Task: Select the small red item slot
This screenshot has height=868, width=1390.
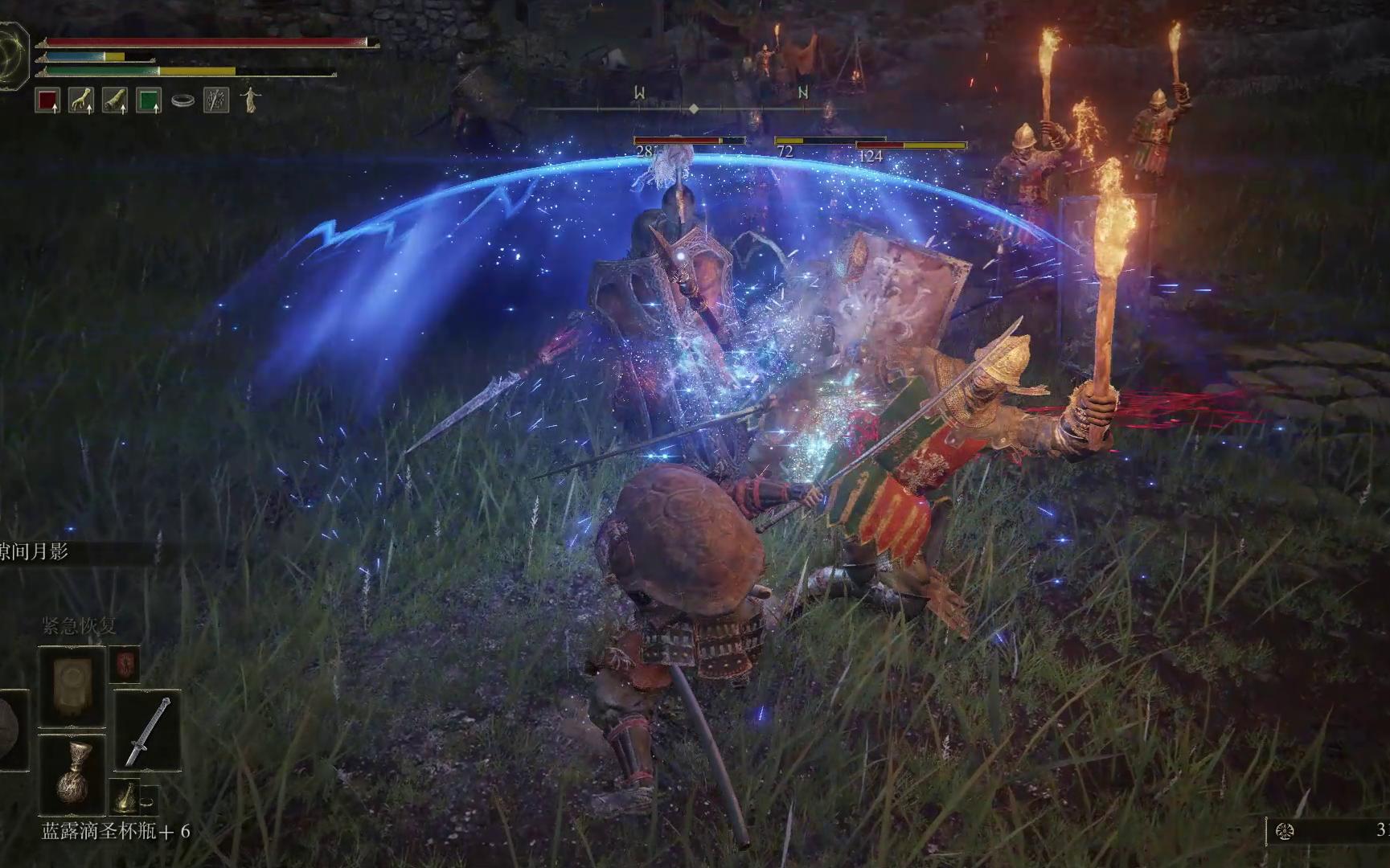Action: coord(125,663)
